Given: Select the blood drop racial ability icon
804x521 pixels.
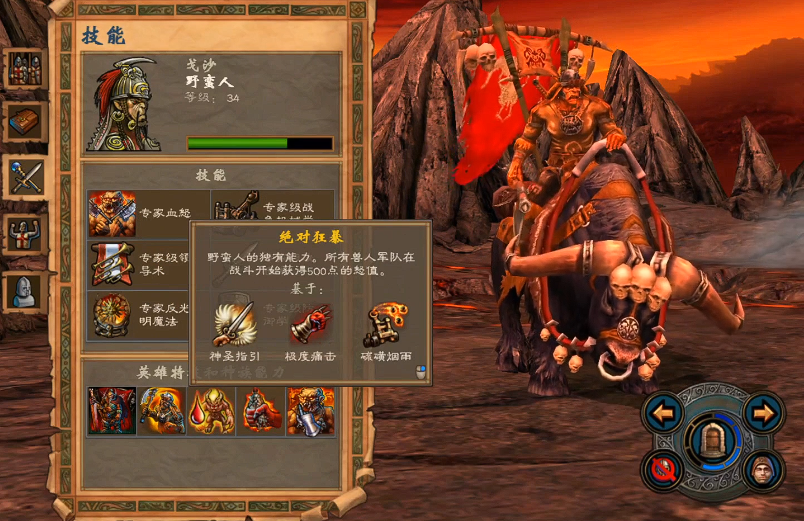Looking at the screenshot, I should coord(212,411).
